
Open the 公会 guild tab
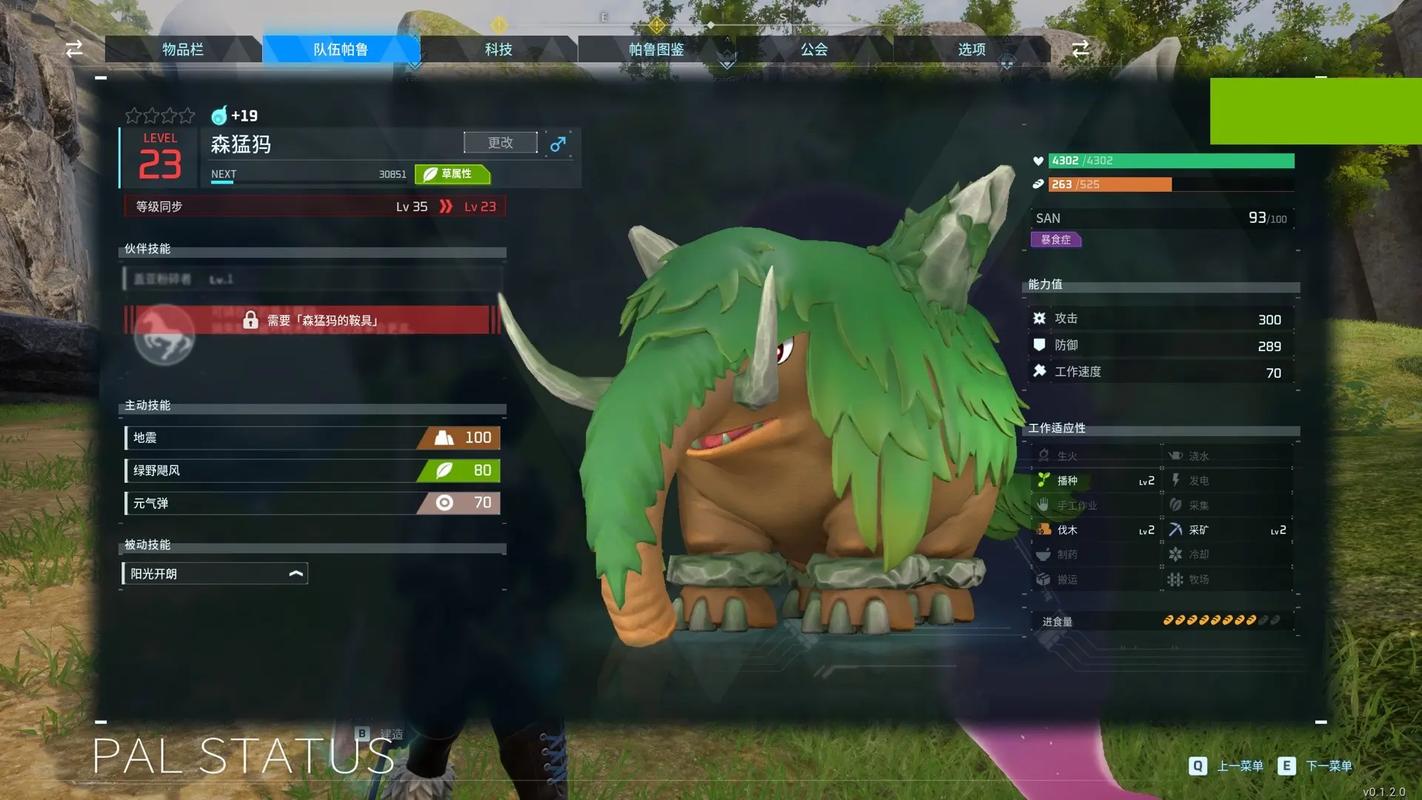814,49
